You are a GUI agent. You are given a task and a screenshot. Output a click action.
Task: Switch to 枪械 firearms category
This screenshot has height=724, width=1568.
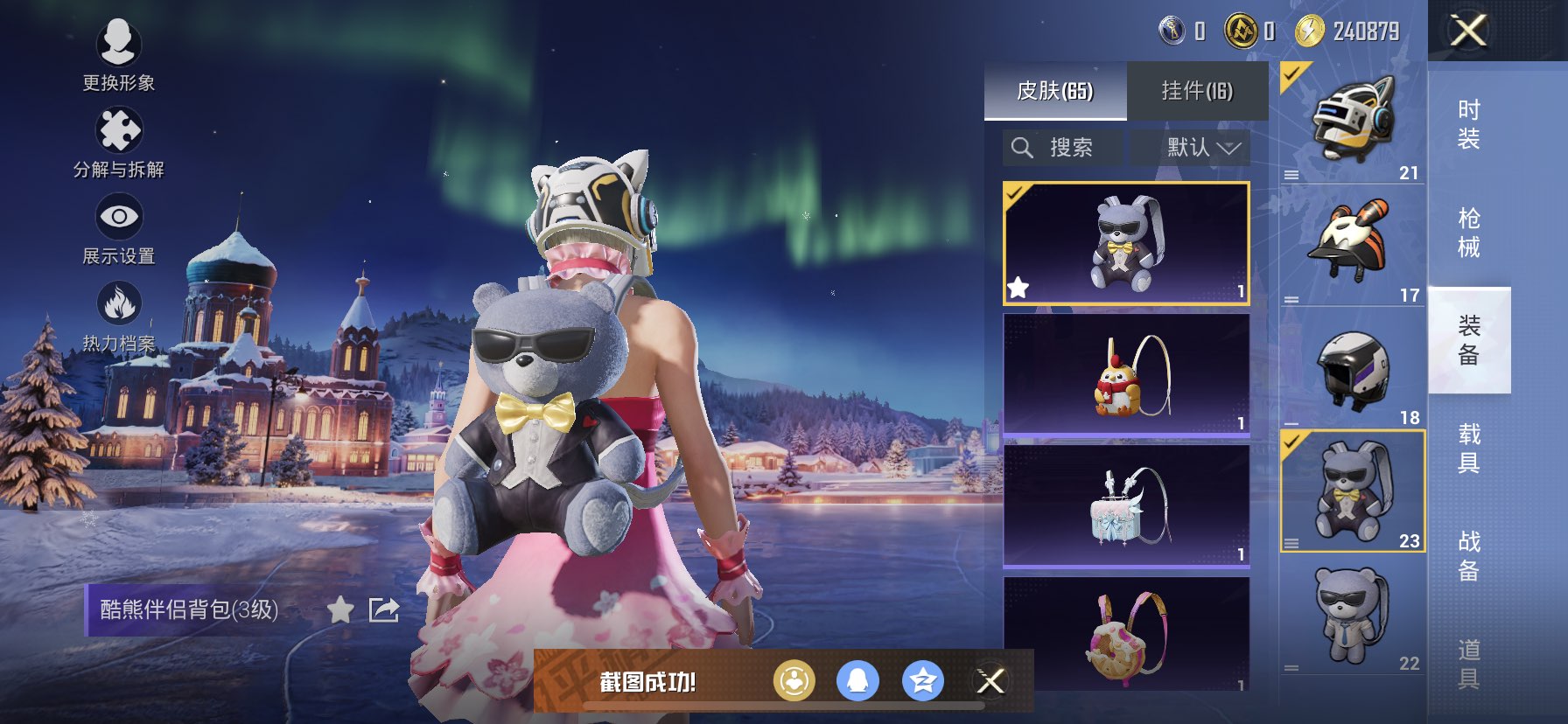(1468, 233)
